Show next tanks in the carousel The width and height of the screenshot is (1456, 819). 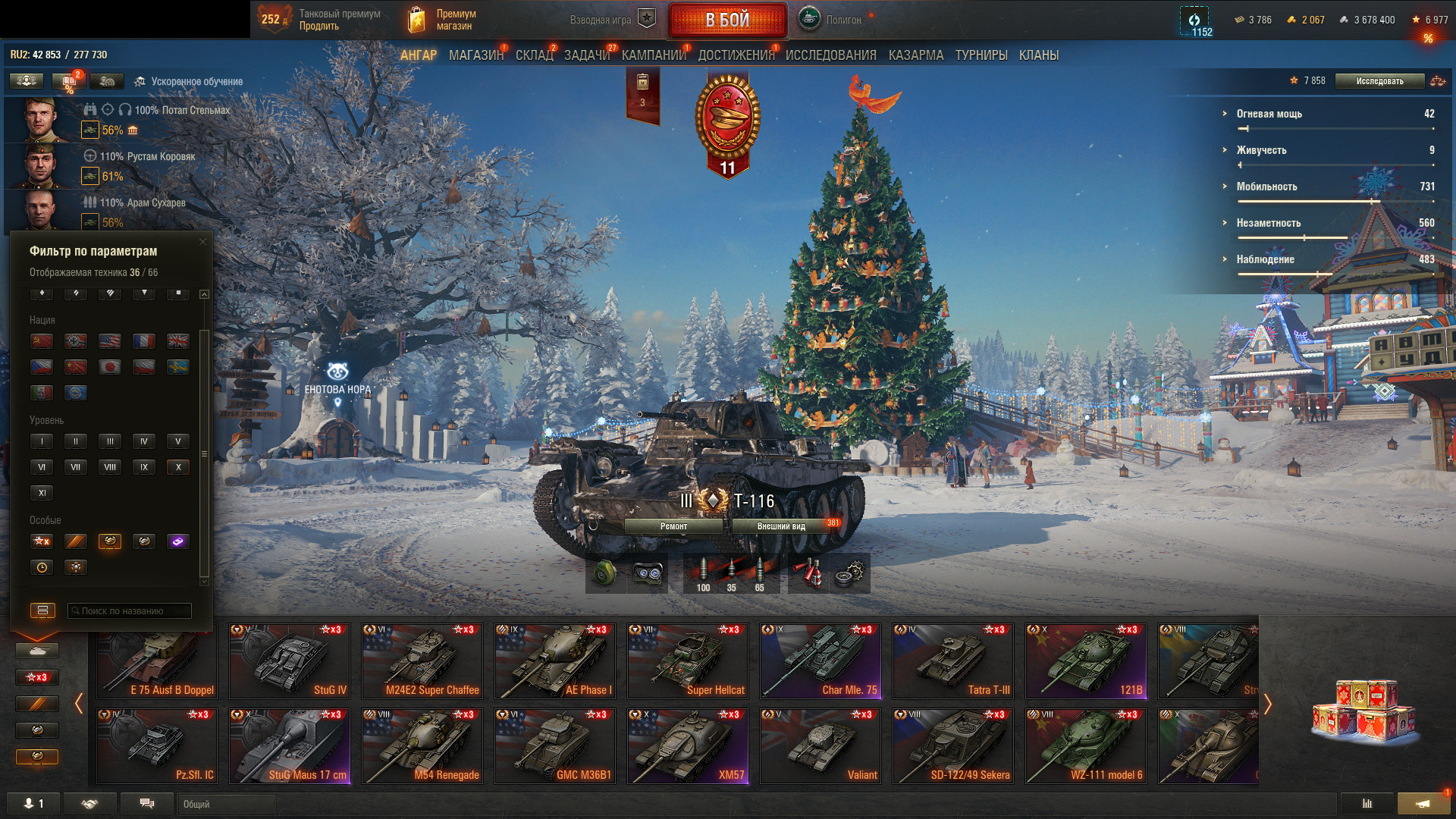pos(1267,704)
